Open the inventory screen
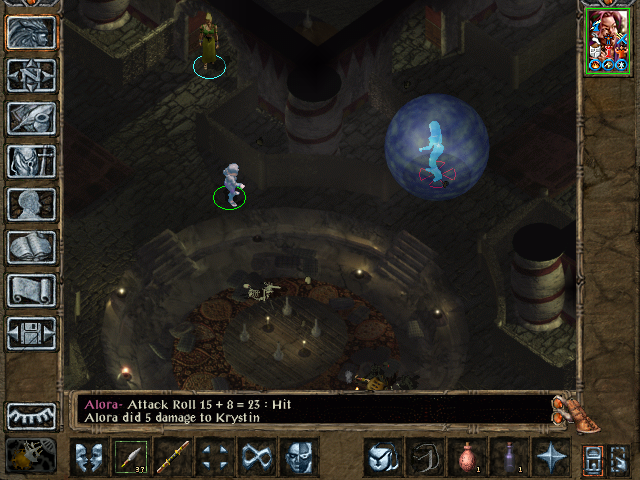Viewport: 640px width, 480px height. [x=31, y=161]
